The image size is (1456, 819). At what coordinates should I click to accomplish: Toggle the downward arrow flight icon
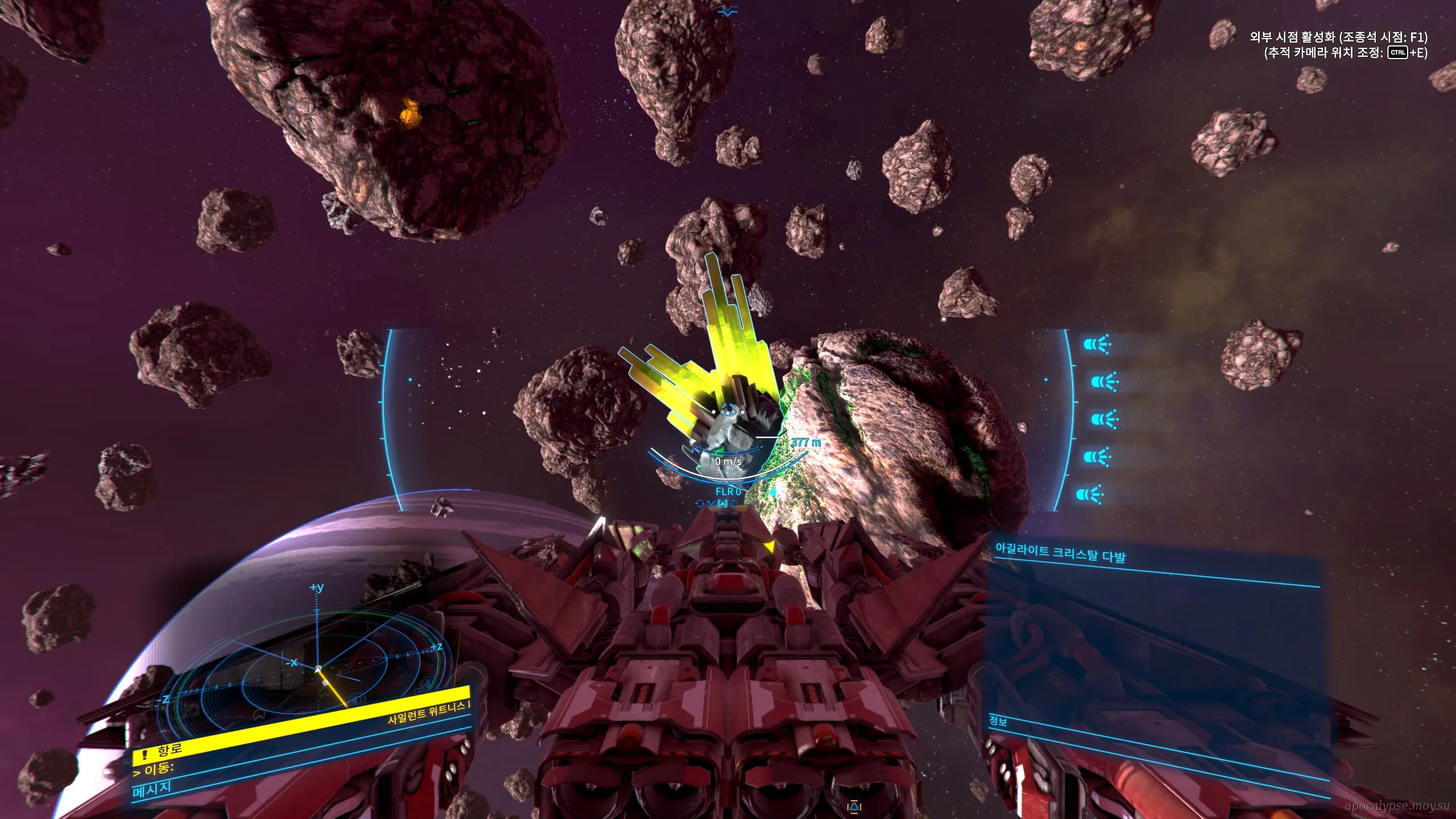tap(711, 503)
